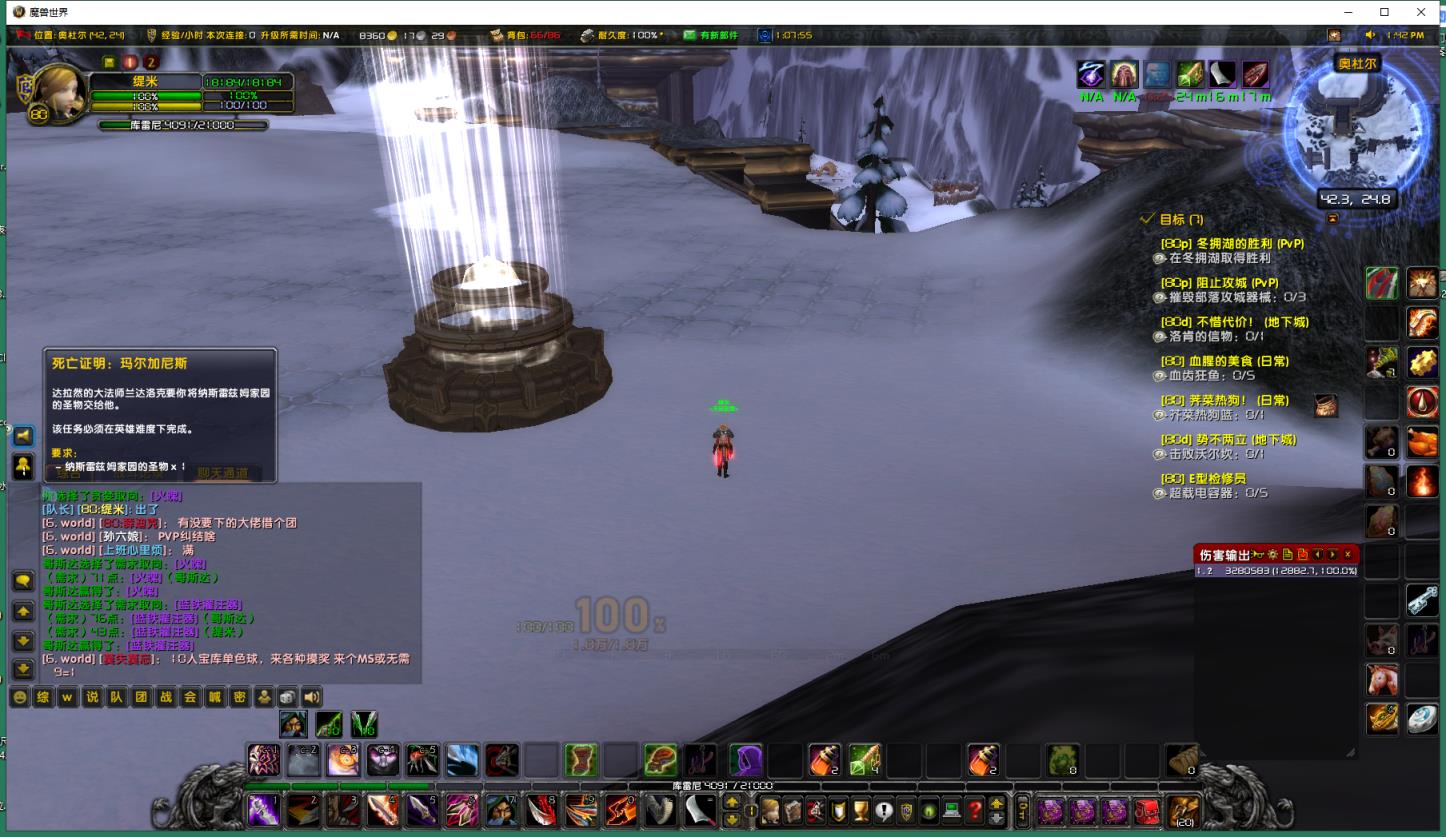Click the white-haired face buff icon
The height and width of the screenshot is (837, 1446).
pyautogui.click(x=1124, y=74)
